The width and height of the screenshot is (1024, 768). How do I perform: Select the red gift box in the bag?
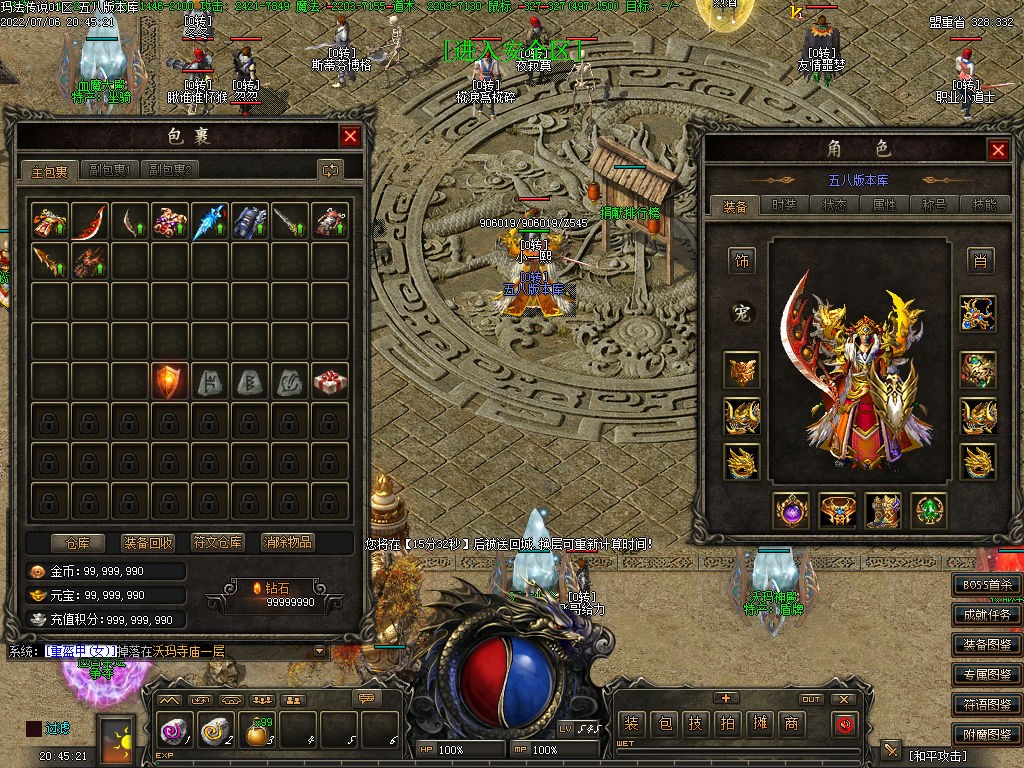click(330, 381)
